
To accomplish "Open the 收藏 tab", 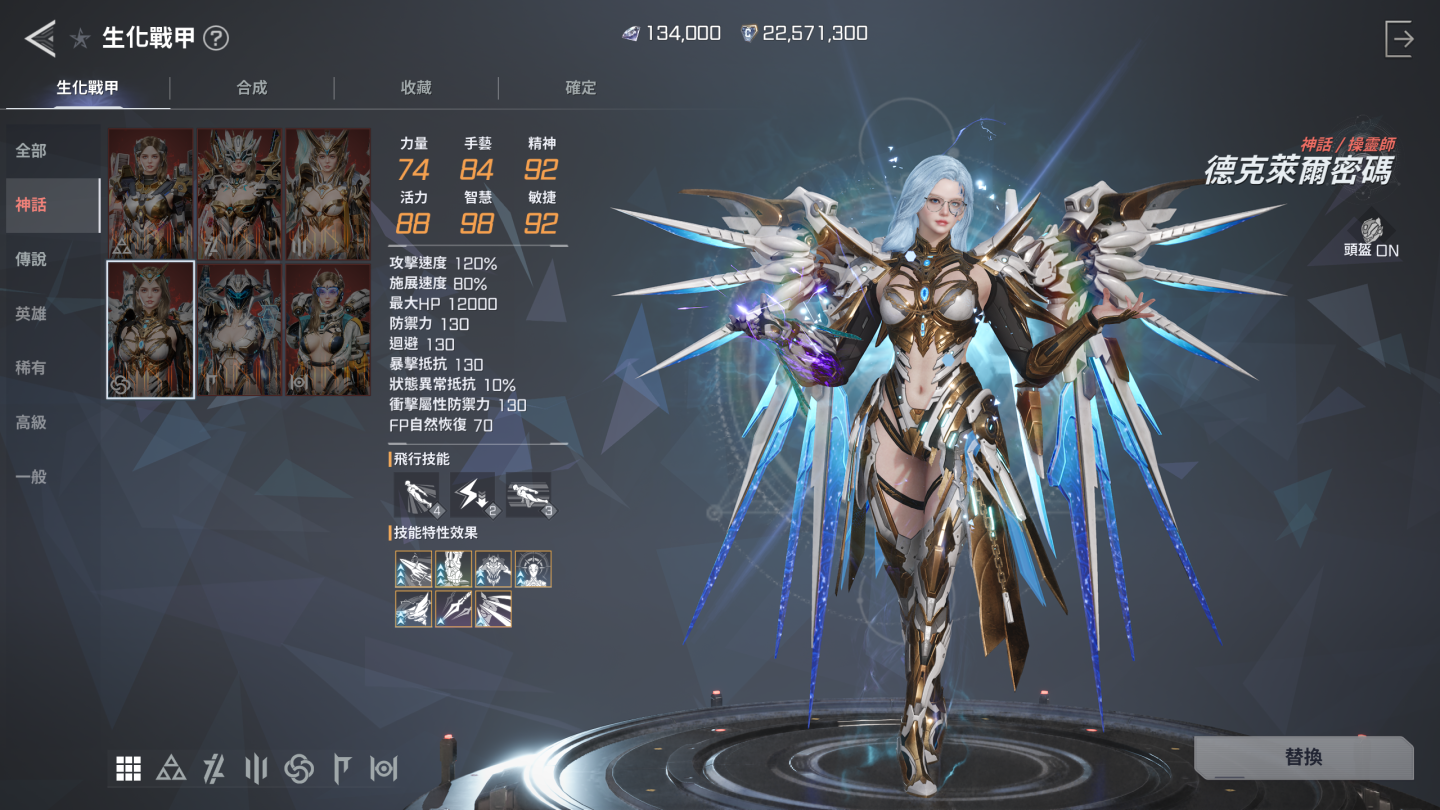I will tap(416, 88).
